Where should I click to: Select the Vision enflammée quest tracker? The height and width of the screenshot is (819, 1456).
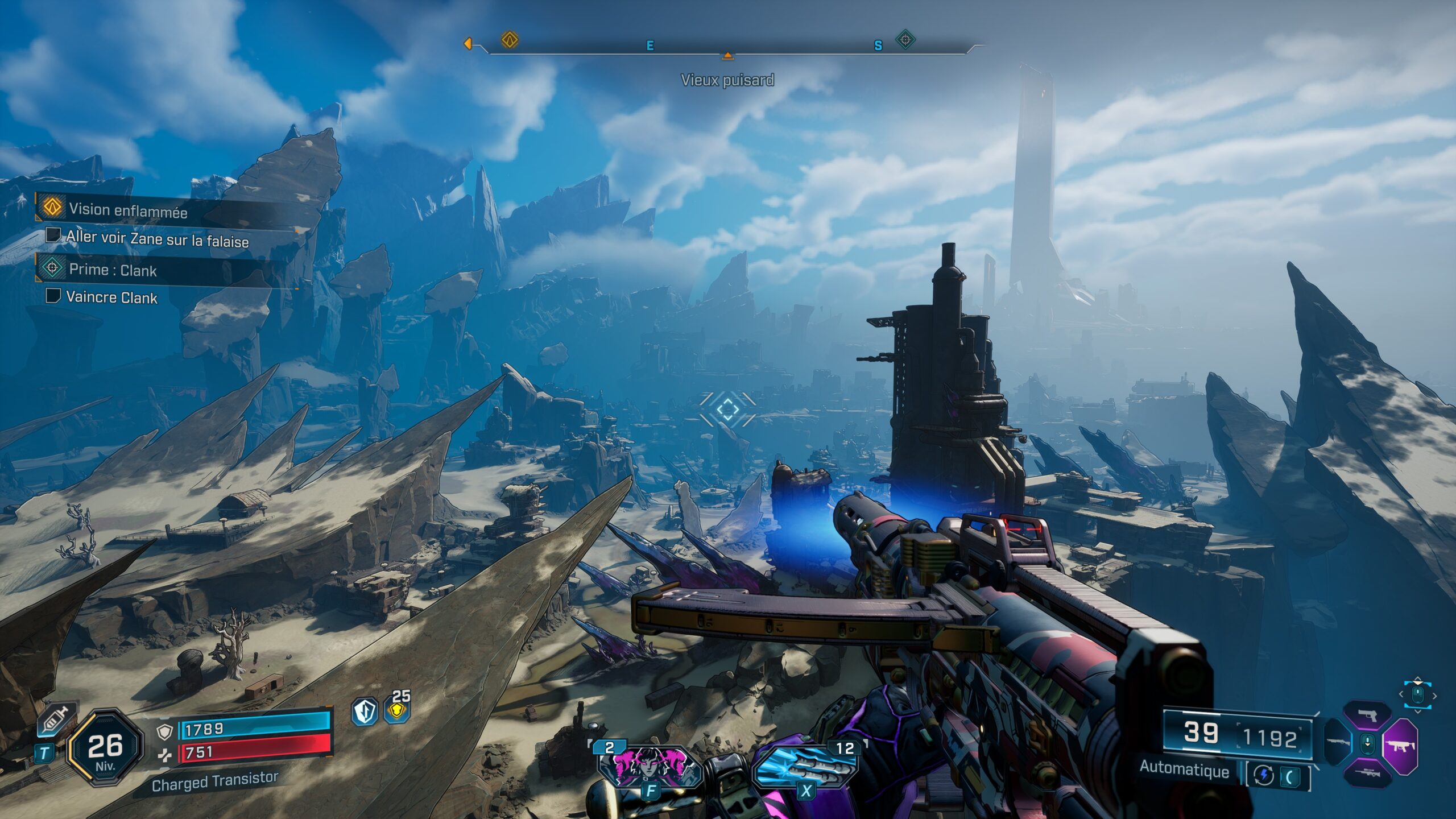[128, 210]
